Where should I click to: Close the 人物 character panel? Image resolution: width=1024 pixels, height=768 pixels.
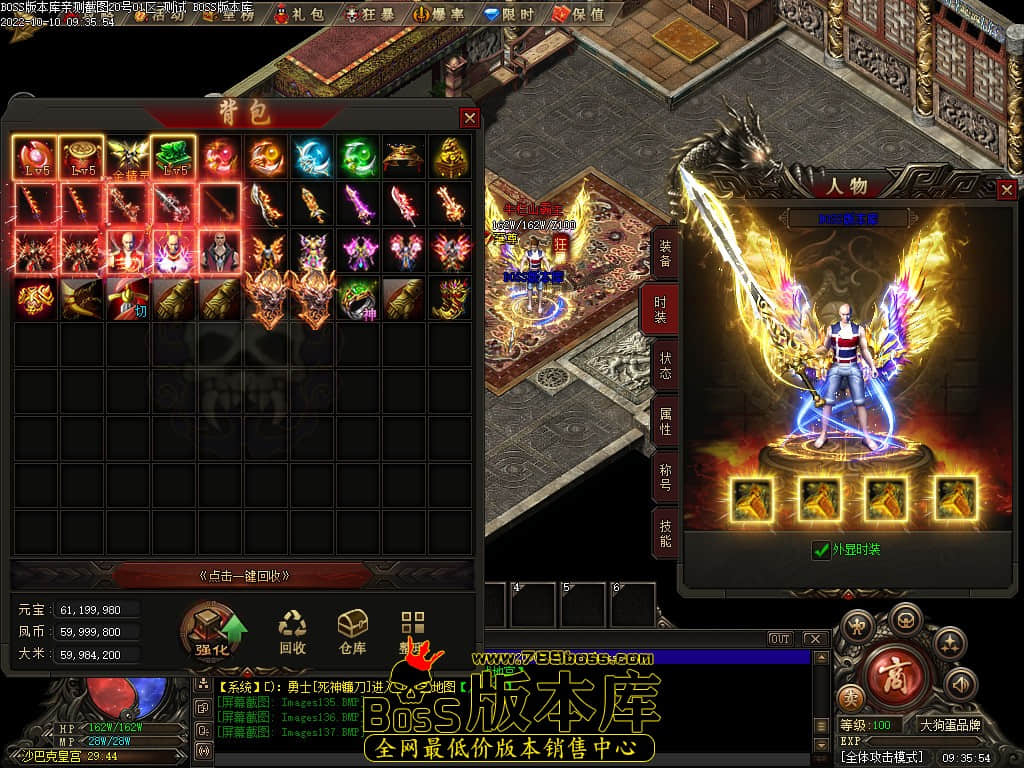(x=1007, y=189)
